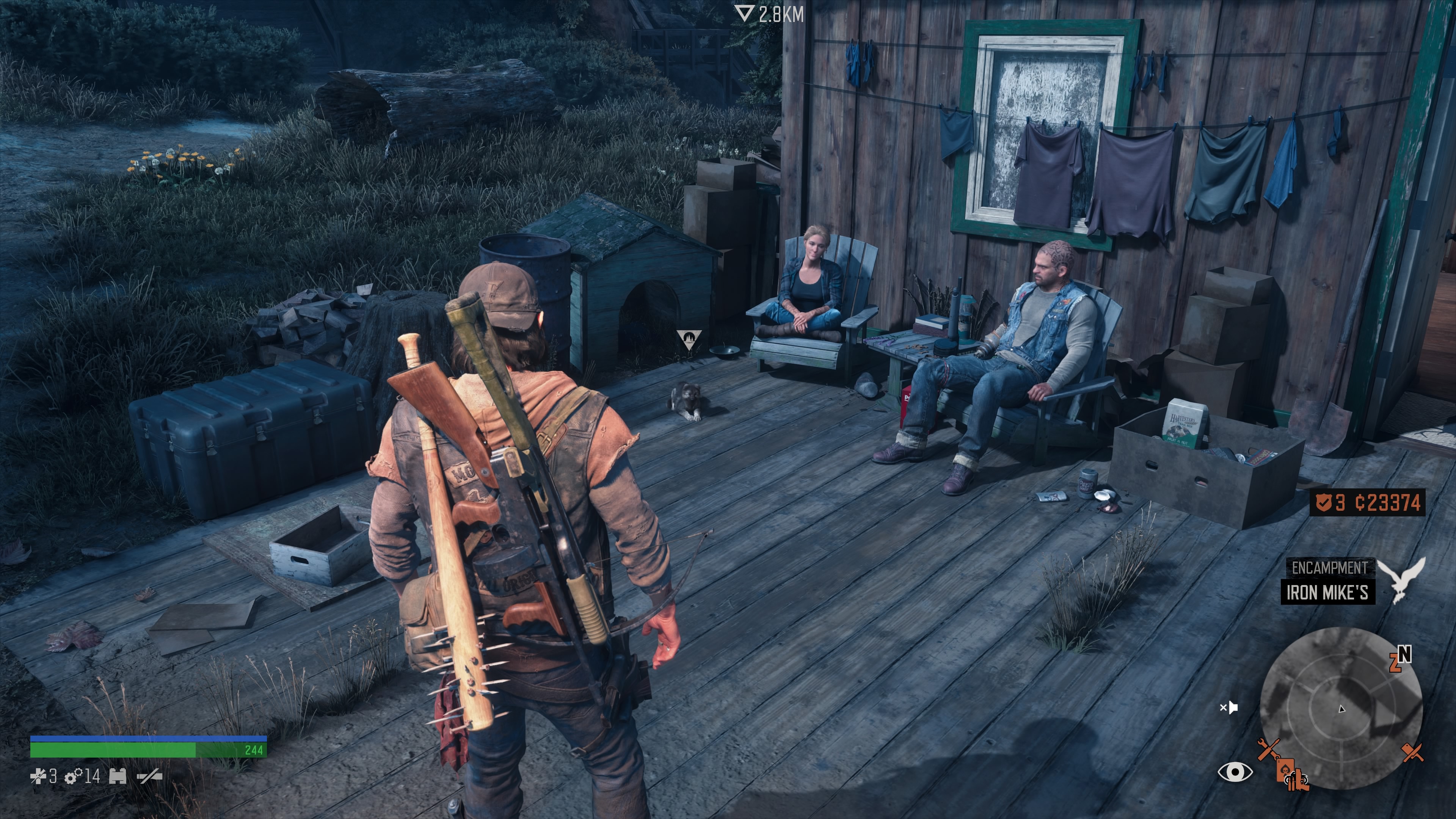Click the crossed-out melee weapon icon
Screen dimensions: 1456x819
[x=150, y=777]
